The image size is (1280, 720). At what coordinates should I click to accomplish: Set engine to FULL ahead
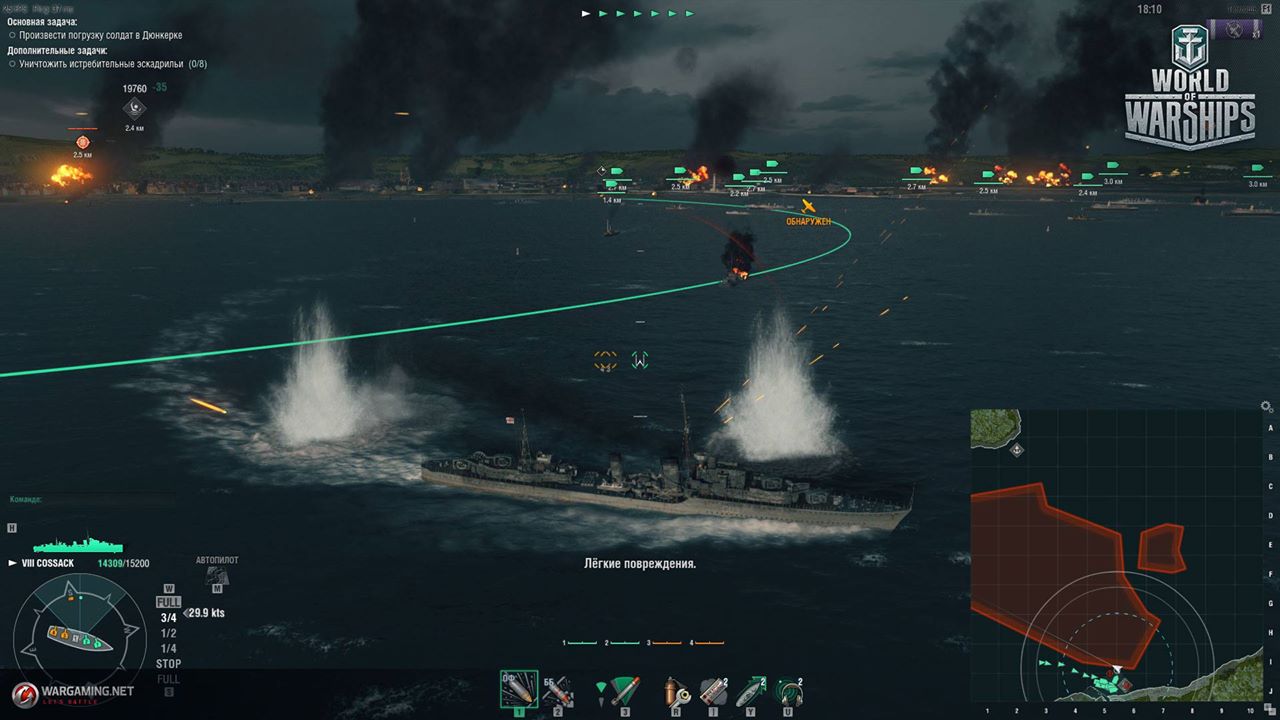pyautogui.click(x=169, y=603)
